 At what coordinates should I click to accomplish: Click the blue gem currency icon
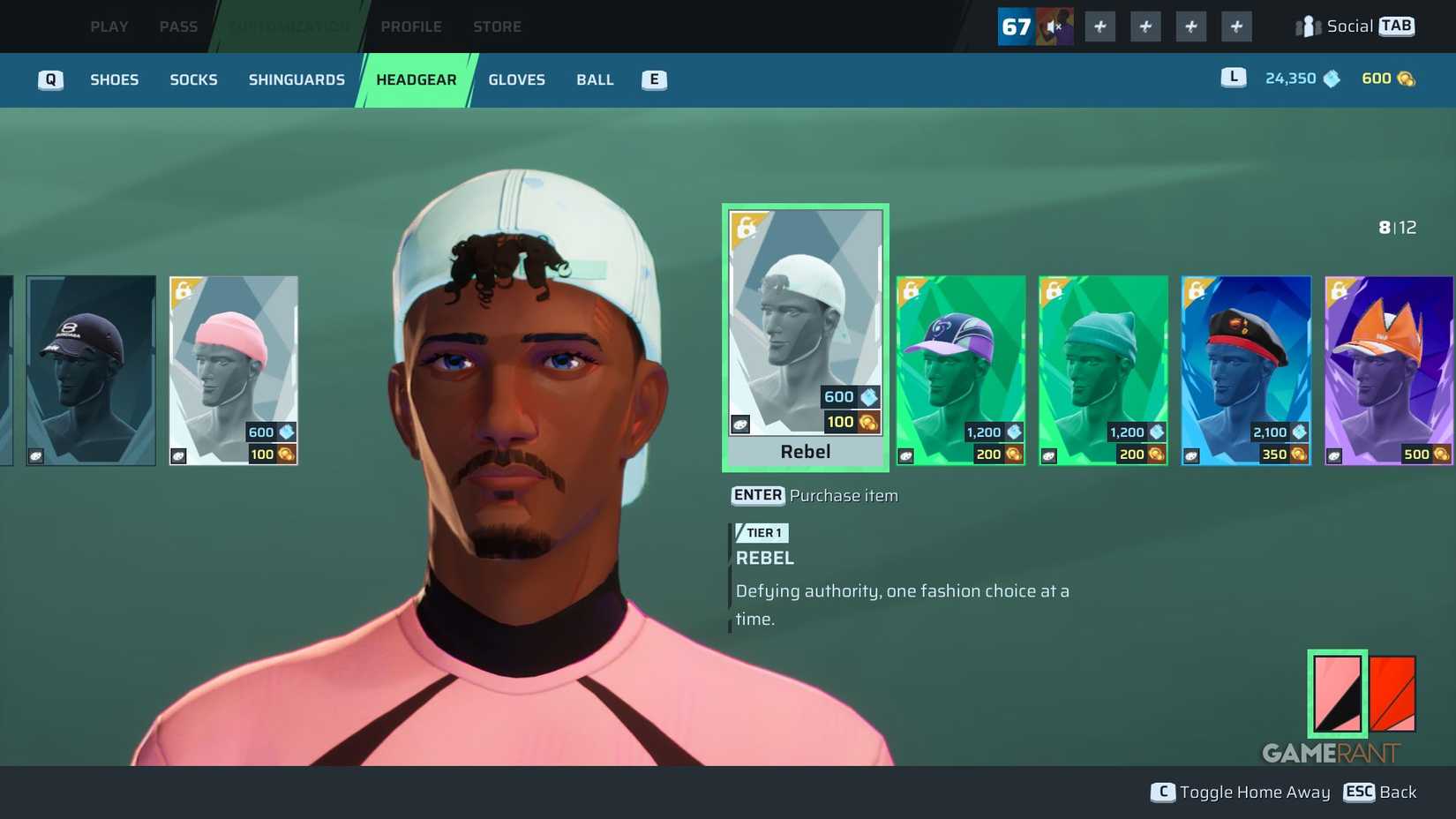(1331, 79)
